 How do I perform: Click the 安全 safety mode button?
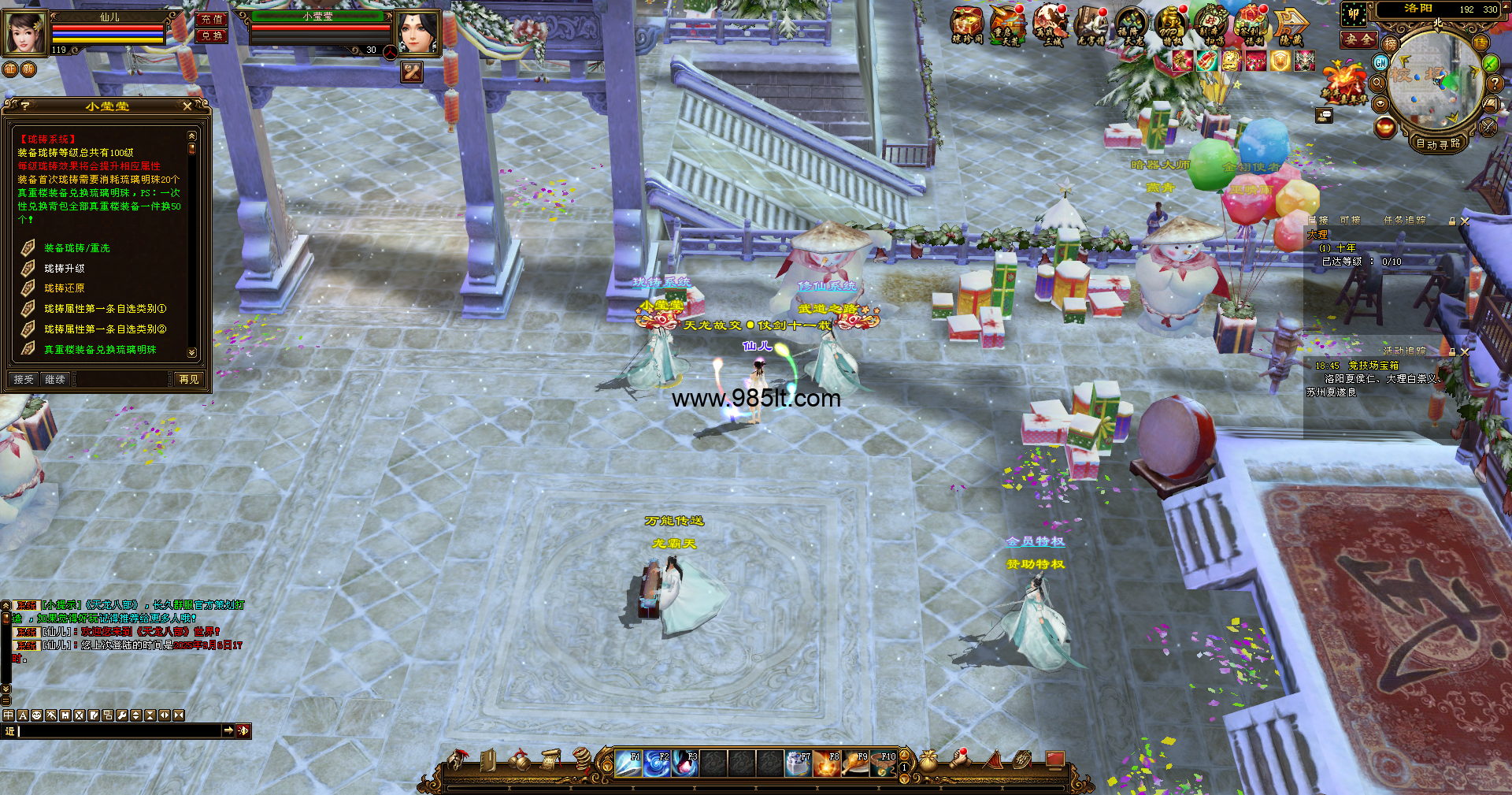1359,39
